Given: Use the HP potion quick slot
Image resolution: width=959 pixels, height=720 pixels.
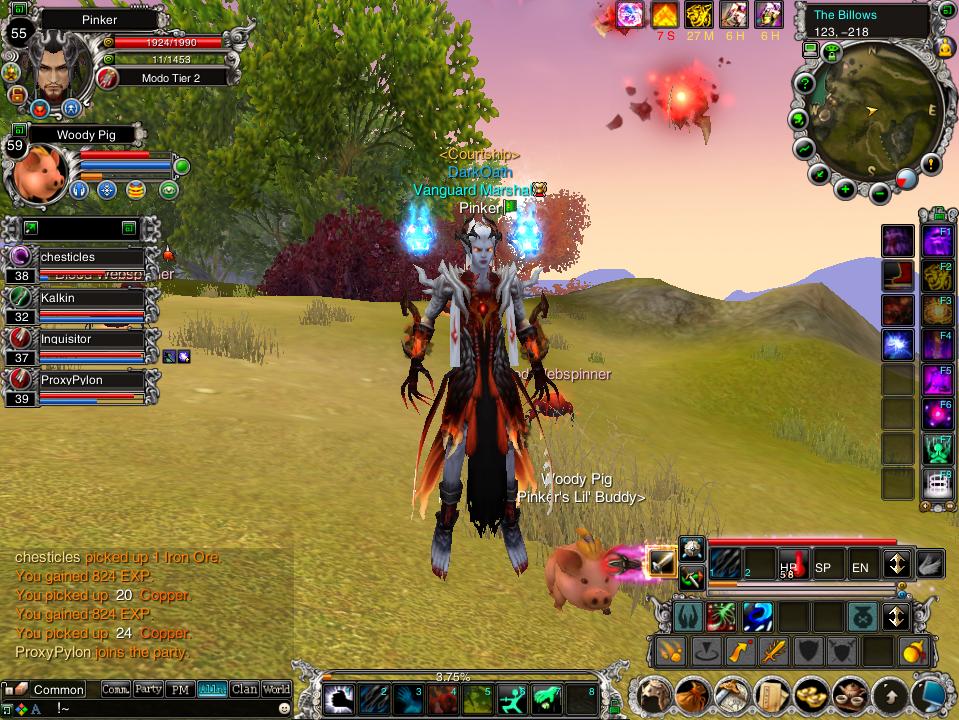Looking at the screenshot, I should [791, 564].
